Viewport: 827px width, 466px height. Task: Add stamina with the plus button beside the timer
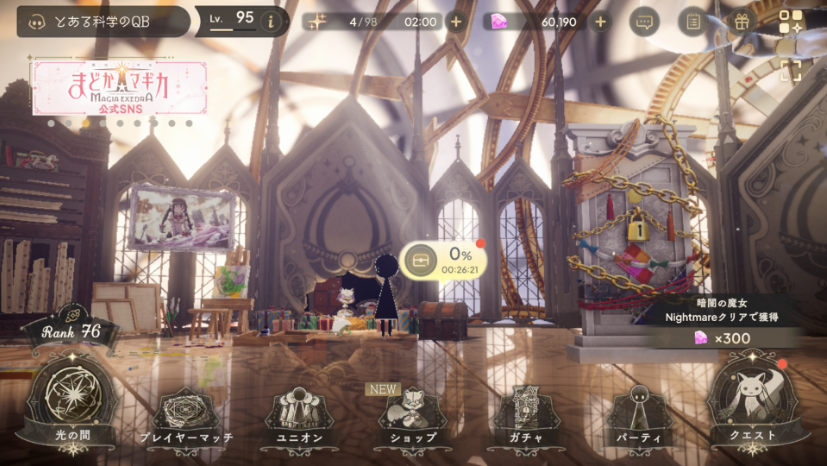(456, 21)
